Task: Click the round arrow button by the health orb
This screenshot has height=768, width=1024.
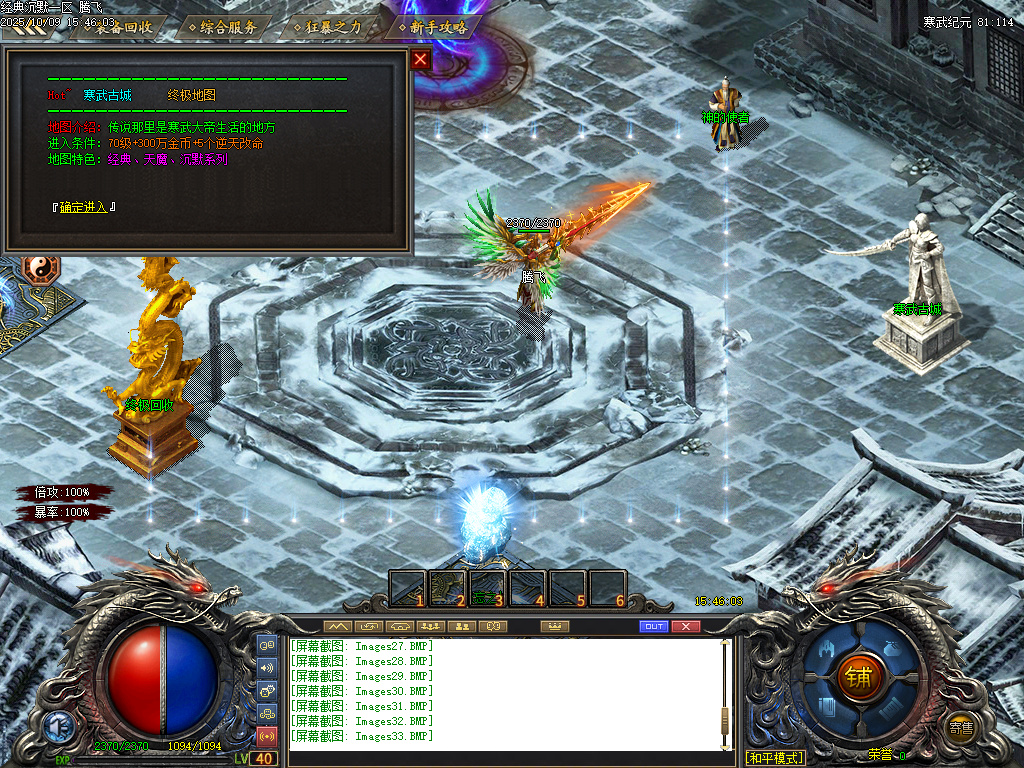Action: coord(57,726)
